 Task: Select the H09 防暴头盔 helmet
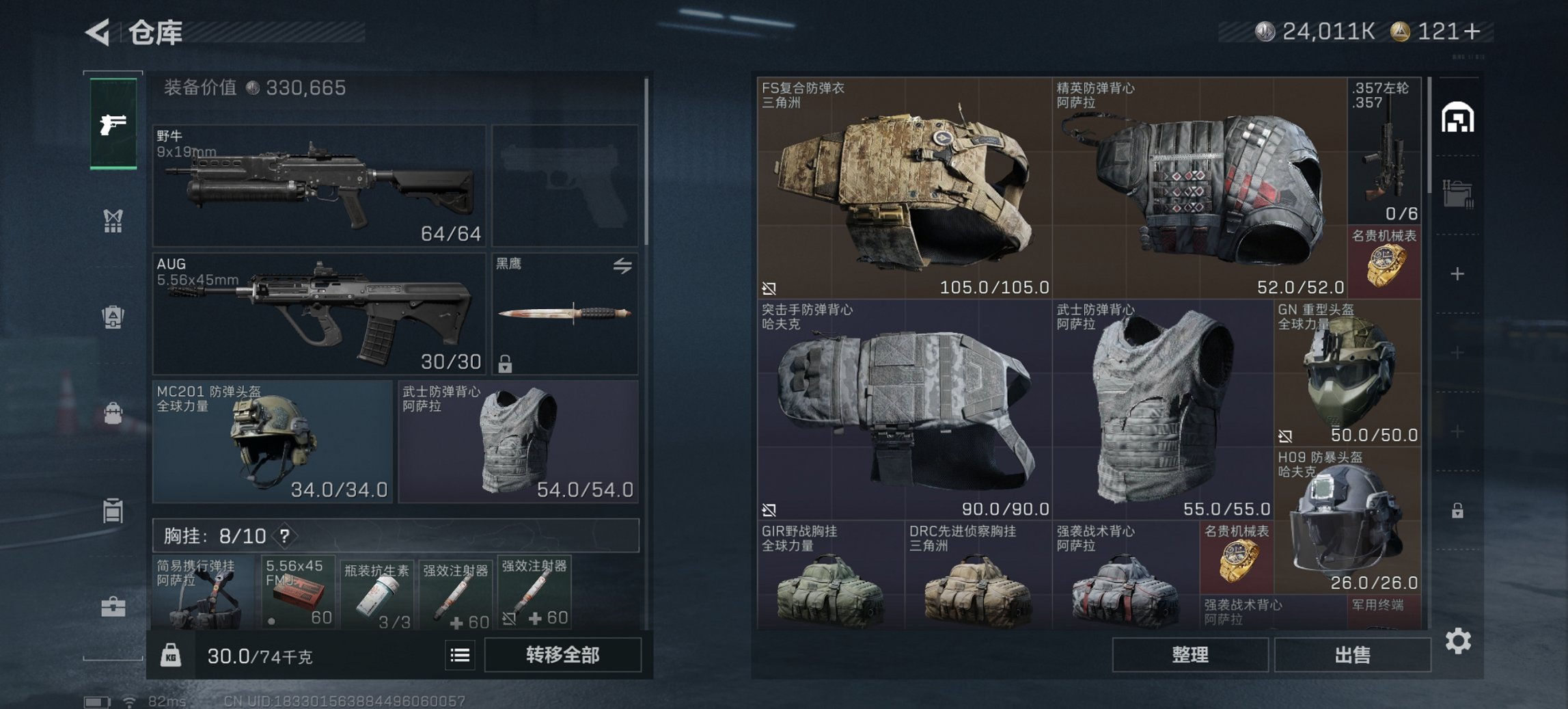pyautogui.click(x=1347, y=520)
